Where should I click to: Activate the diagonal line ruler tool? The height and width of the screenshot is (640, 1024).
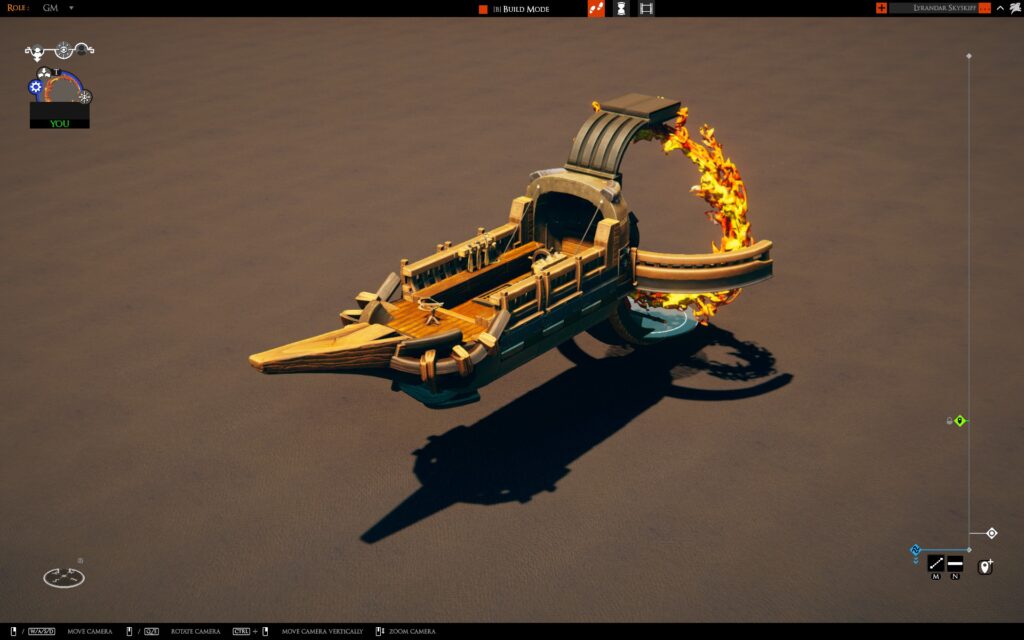936,563
